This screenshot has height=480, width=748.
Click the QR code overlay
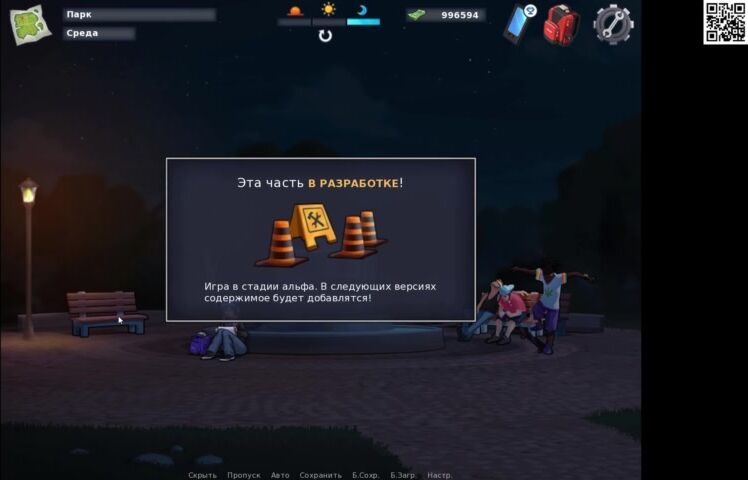(x=725, y=22)
